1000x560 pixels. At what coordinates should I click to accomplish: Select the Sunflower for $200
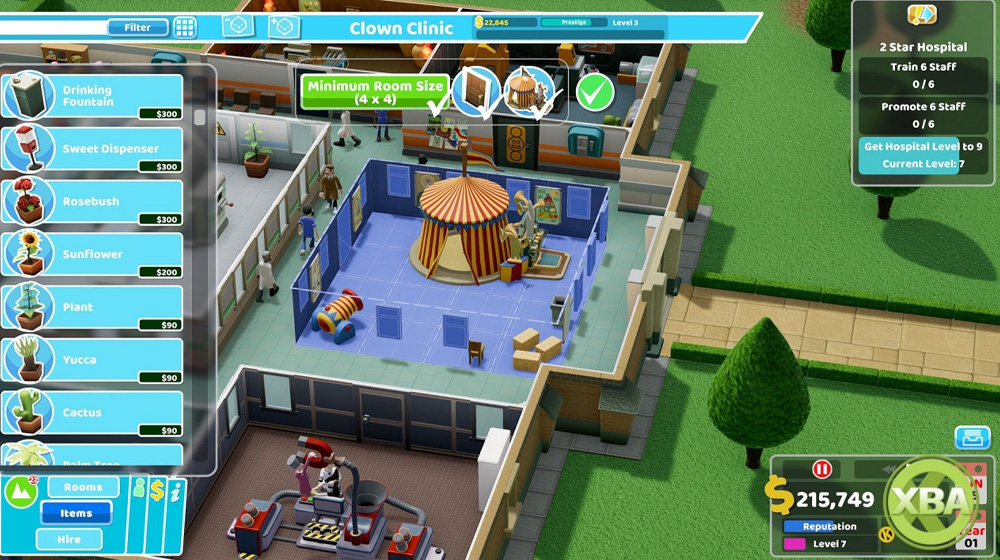coord(93,255)
